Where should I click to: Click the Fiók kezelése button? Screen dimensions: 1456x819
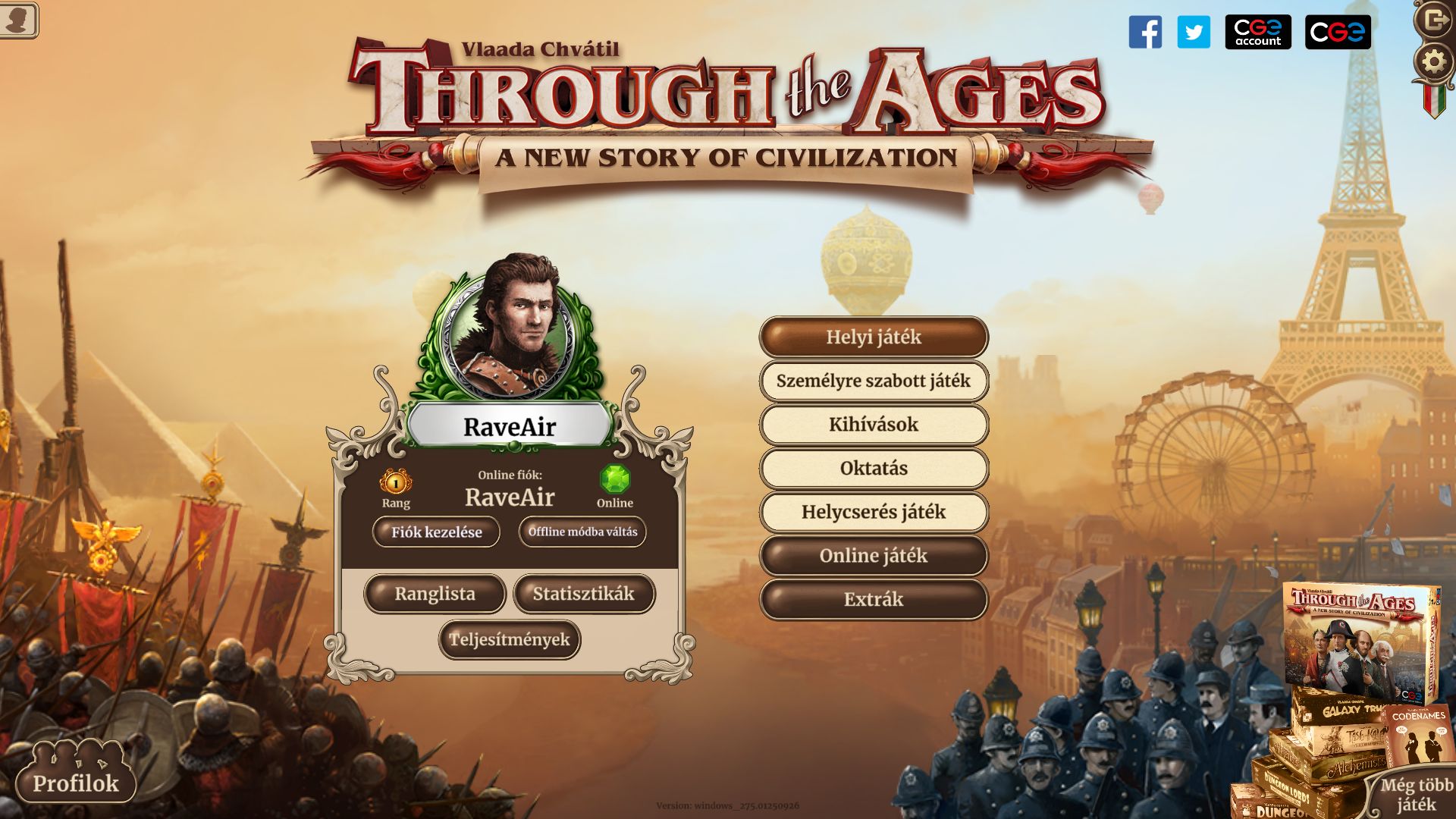436,532
